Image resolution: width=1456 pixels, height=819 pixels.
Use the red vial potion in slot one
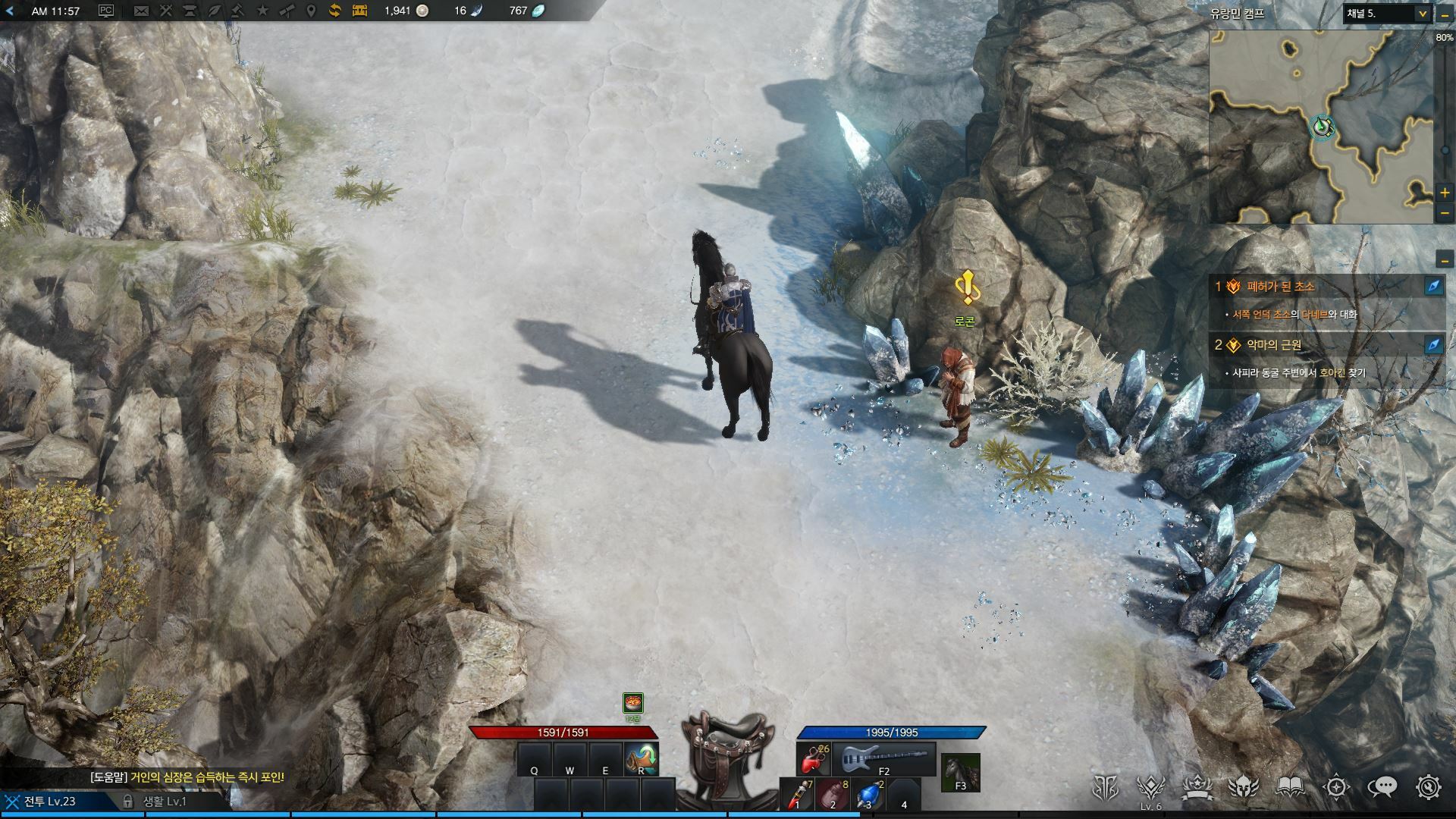point(796,794)
